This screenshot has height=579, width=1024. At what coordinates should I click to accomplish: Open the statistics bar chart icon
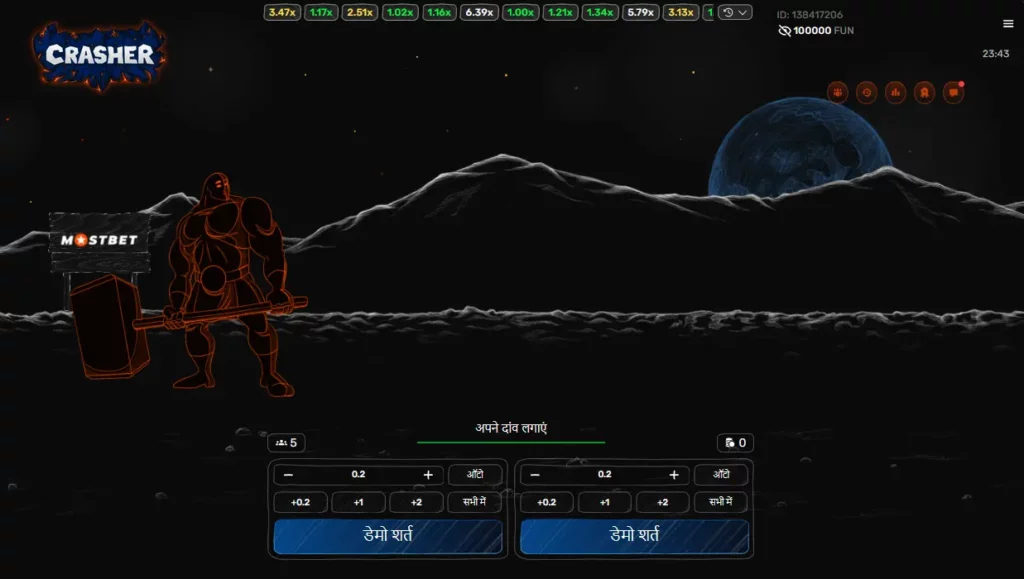(895, 92)
